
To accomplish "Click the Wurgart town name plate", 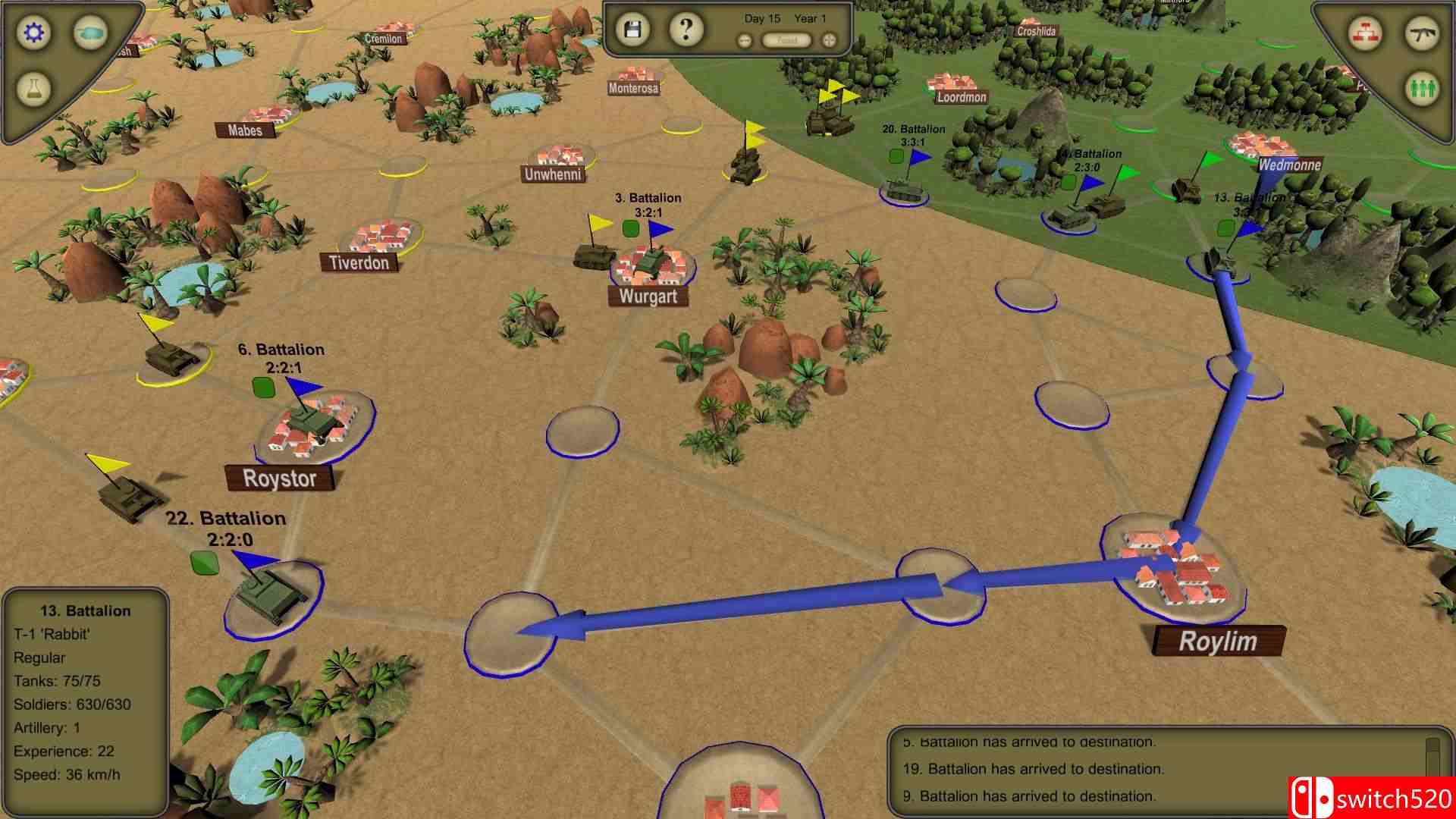I will tap(648, 297).
